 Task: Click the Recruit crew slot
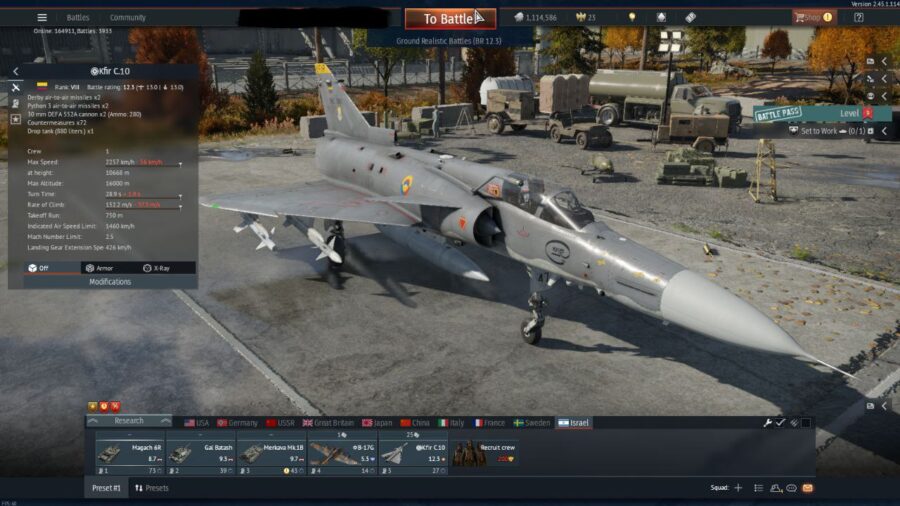pos(484,454)
